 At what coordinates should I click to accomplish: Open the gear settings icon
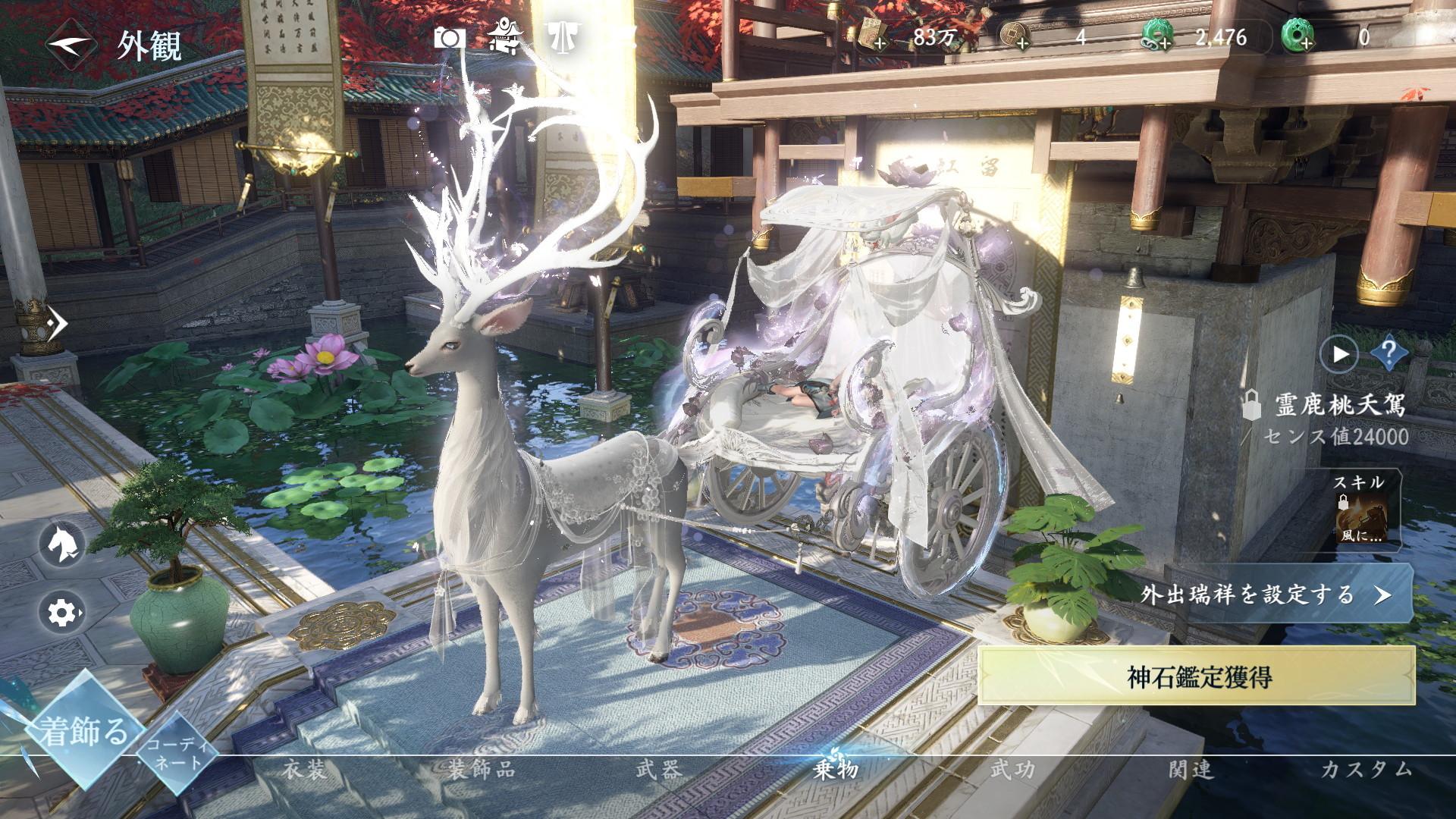click(61, 611)
